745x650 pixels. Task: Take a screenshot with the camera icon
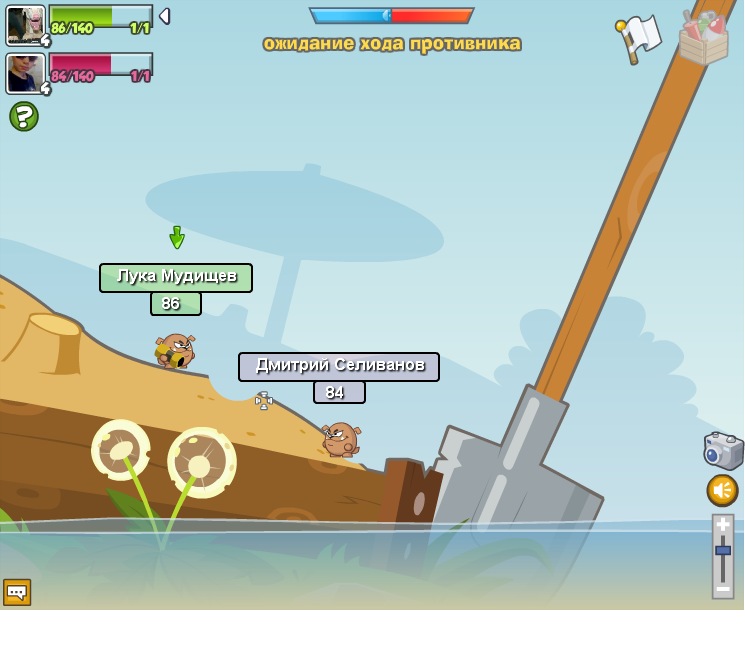[722, 451]
